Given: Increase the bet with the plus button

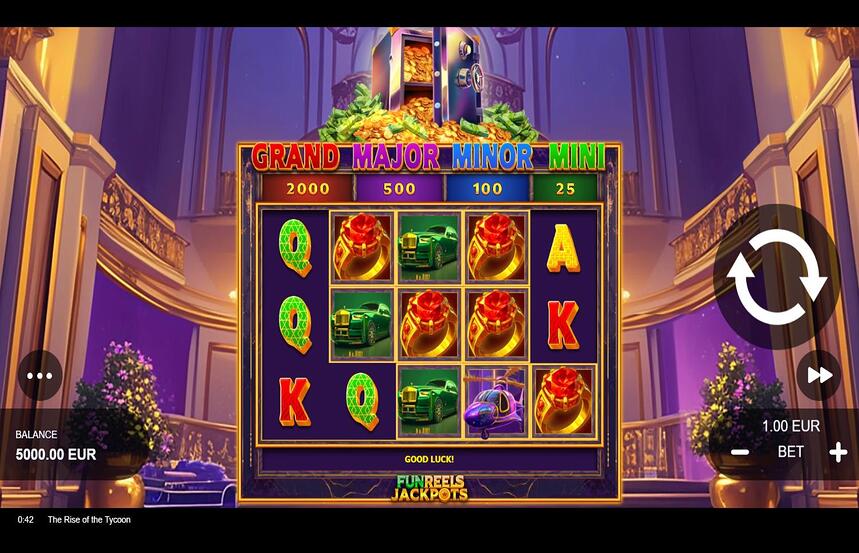Looking at the screenshot, I should click(838, 452).
